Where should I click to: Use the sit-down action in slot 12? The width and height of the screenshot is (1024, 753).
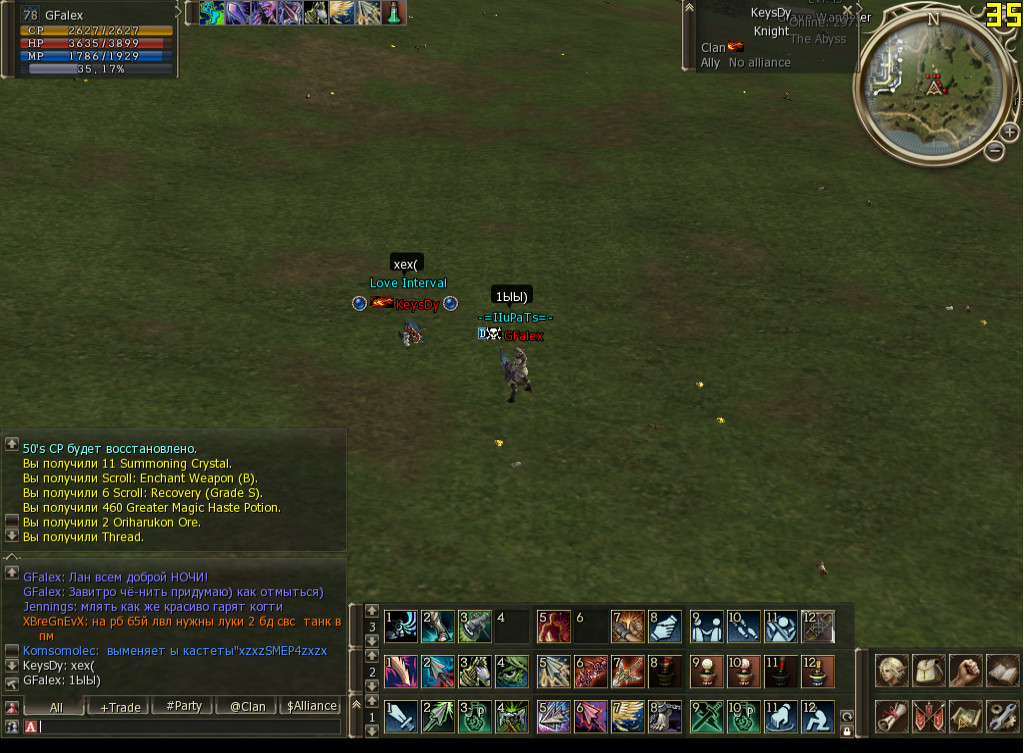(817, 716)
